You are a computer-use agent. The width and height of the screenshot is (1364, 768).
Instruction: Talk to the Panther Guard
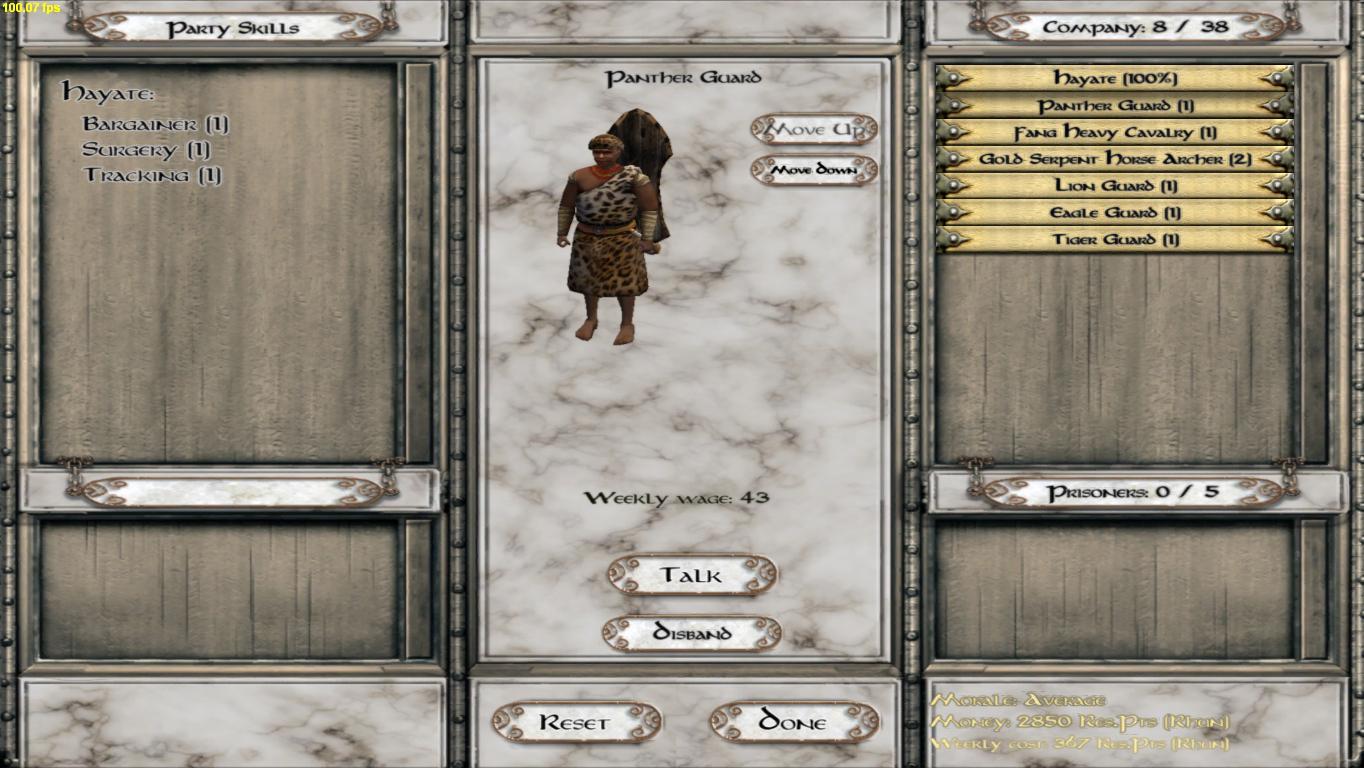(x=691, y=575)
